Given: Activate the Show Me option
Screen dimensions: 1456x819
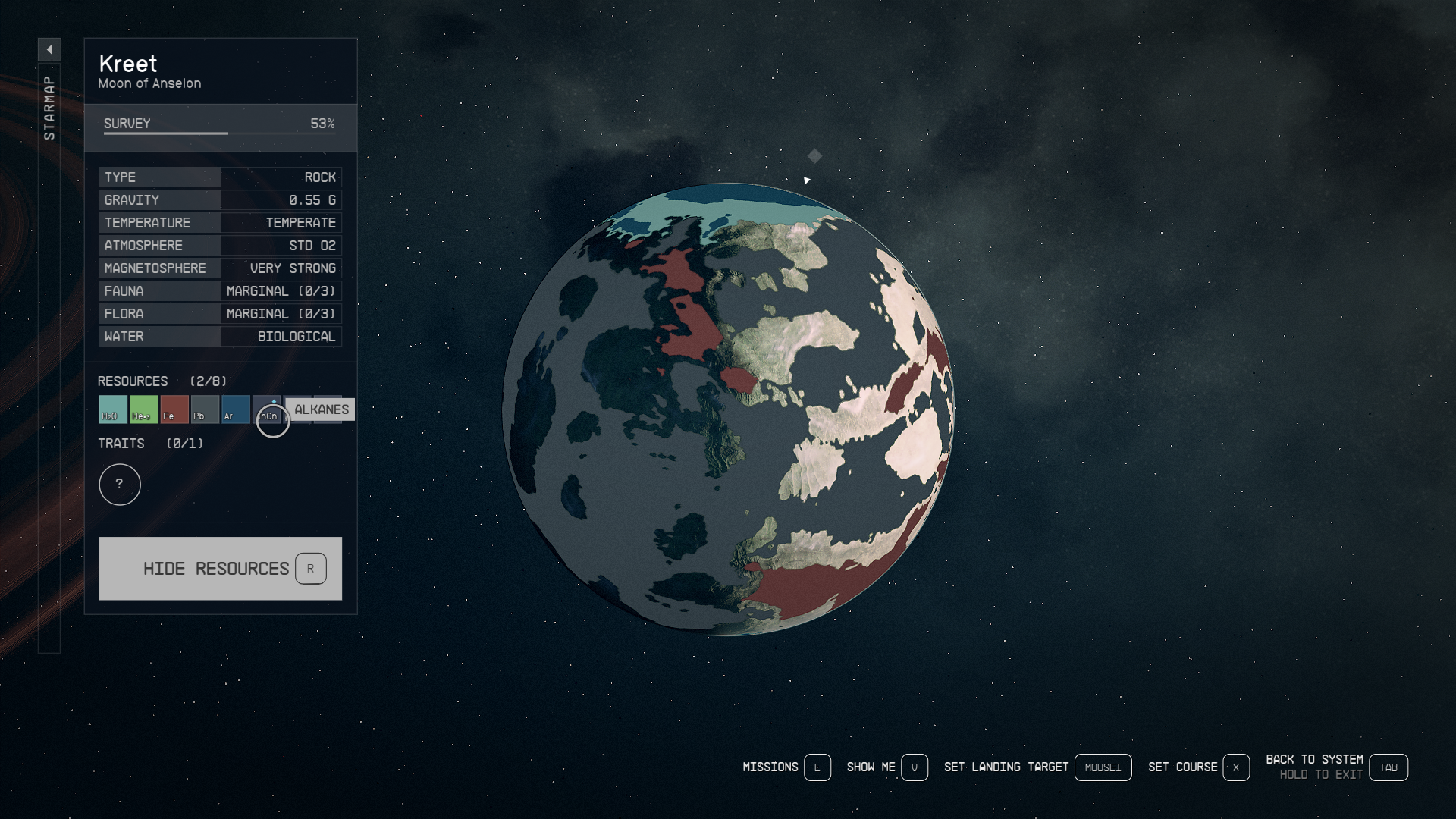Looking at the screenshot, I should (x=886, y=767).
